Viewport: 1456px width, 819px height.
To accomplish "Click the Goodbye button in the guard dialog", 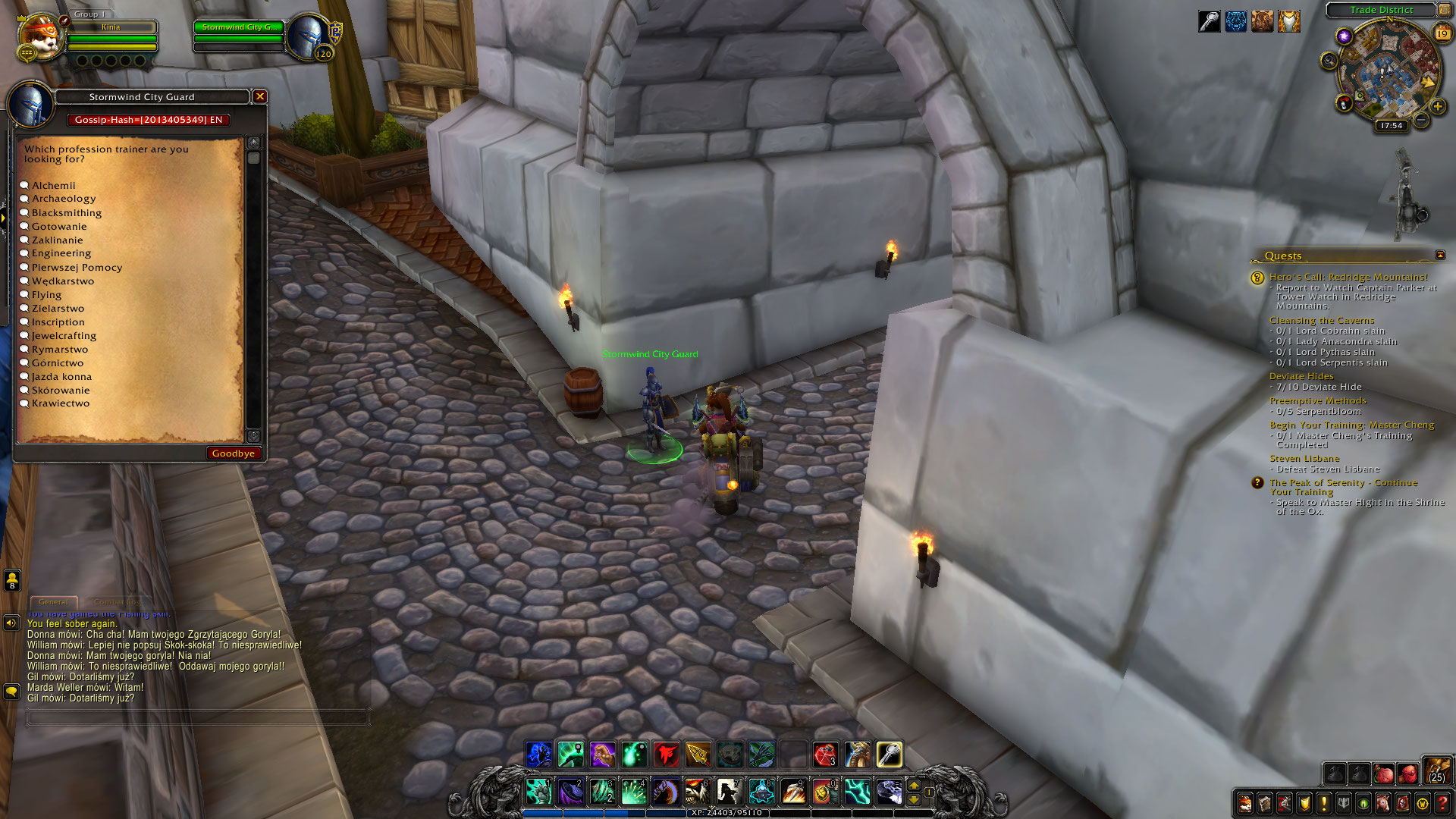I will [x=234, y=453].
